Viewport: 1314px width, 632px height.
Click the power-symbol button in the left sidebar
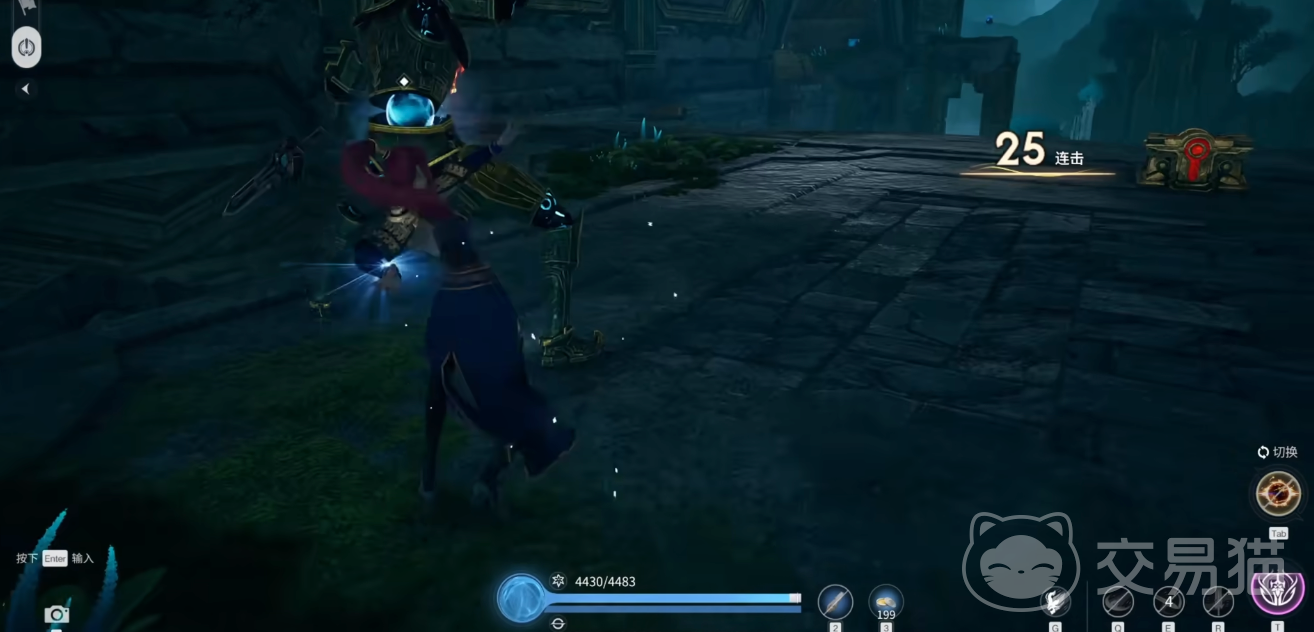tap(27, 47)
